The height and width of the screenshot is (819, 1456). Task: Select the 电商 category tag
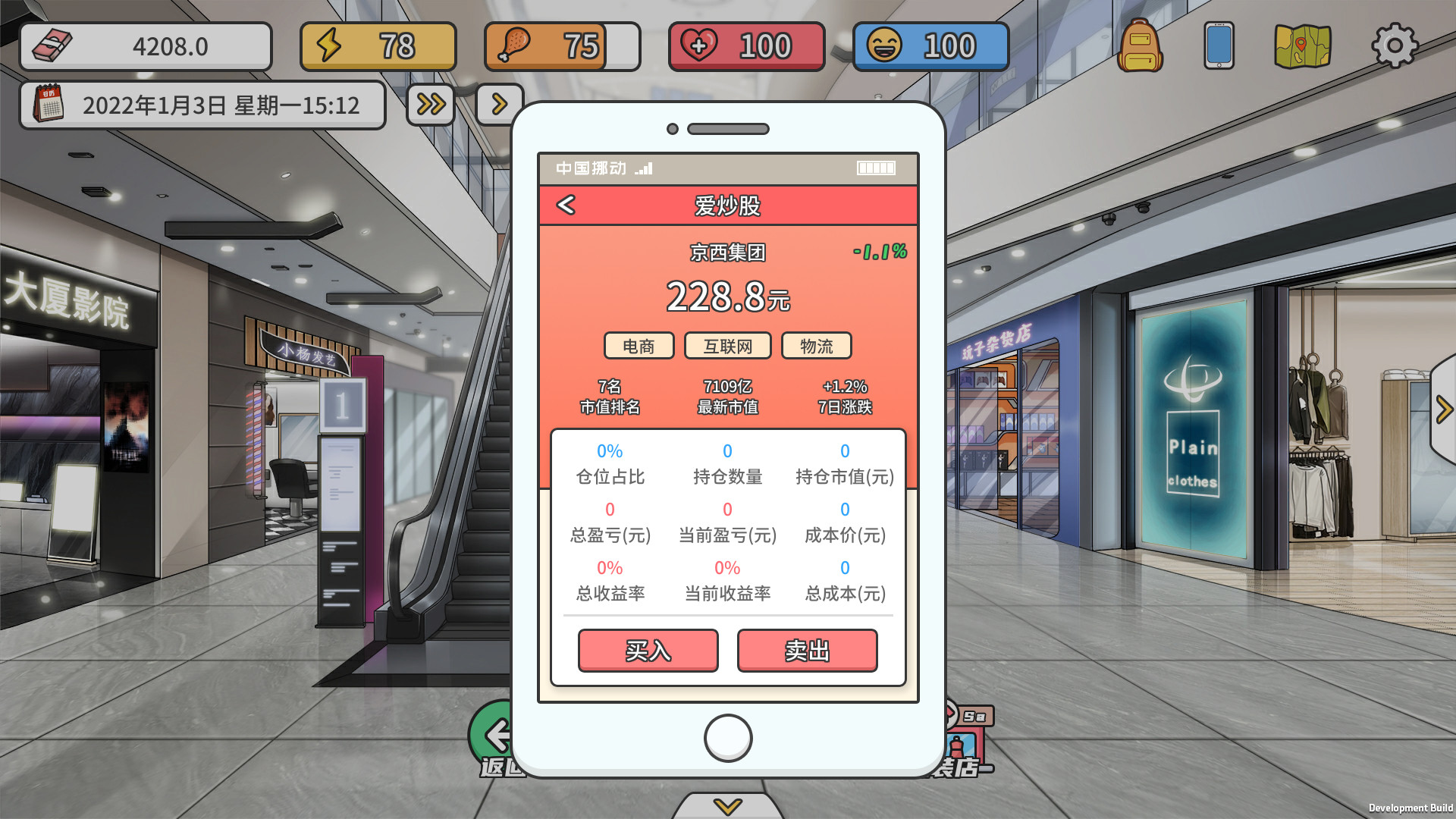[x=639, y=346]
